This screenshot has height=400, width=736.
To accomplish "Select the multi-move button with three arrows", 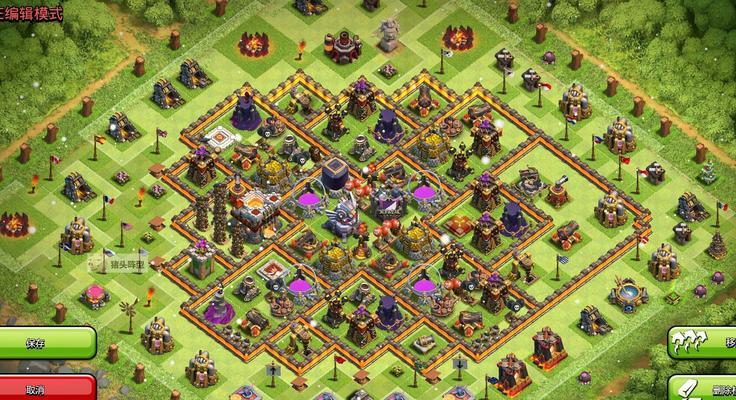I will click(x=702, y=342).
